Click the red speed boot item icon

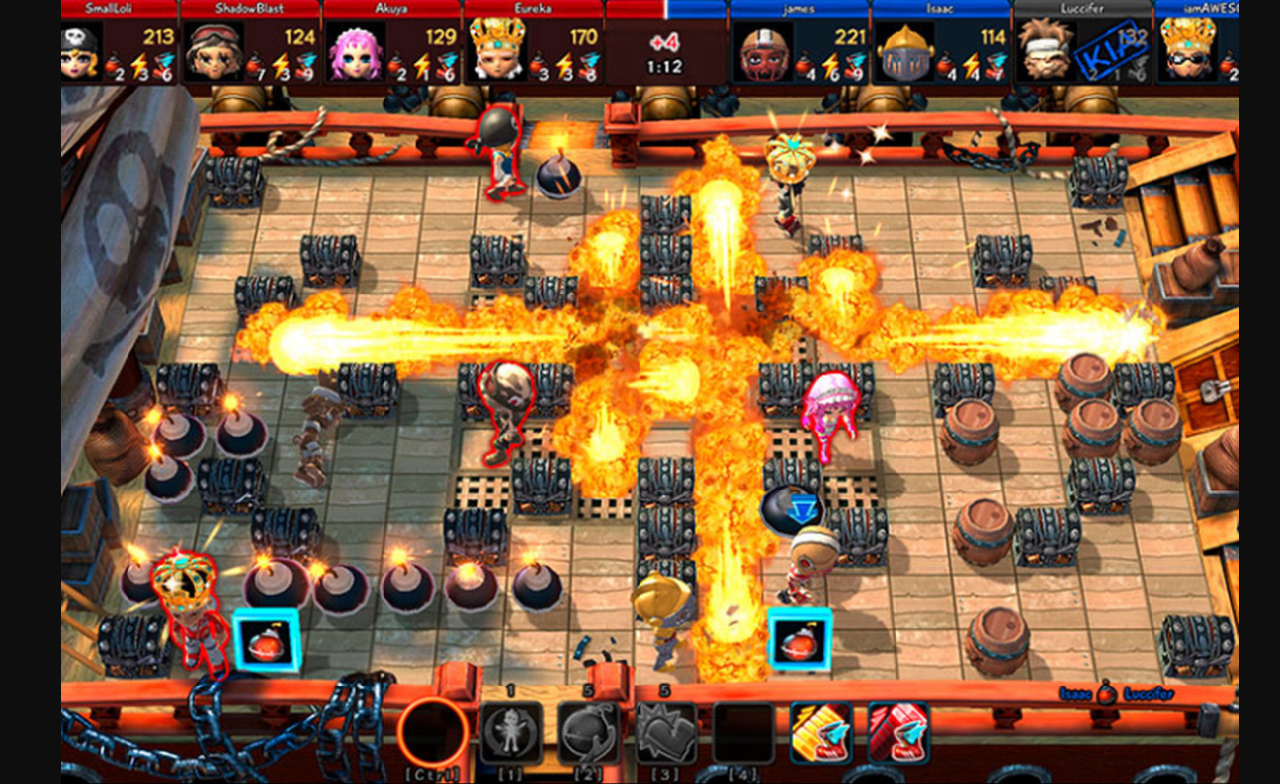(898, 733)
